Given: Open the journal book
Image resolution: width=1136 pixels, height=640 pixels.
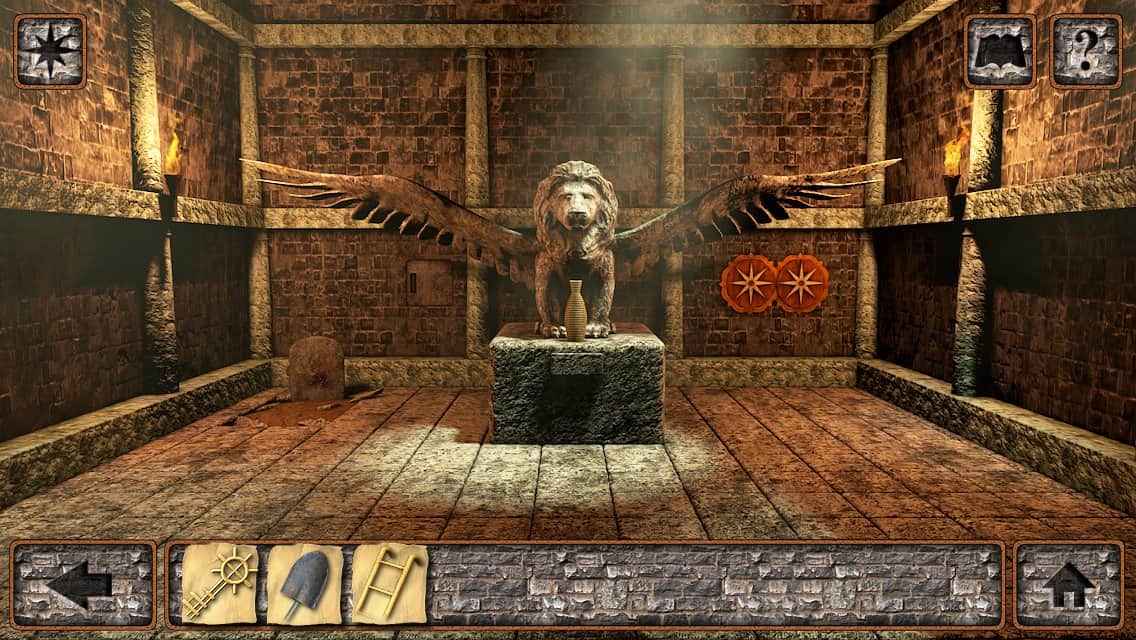Looking at the screenshot, I should tap(1000, 51).
